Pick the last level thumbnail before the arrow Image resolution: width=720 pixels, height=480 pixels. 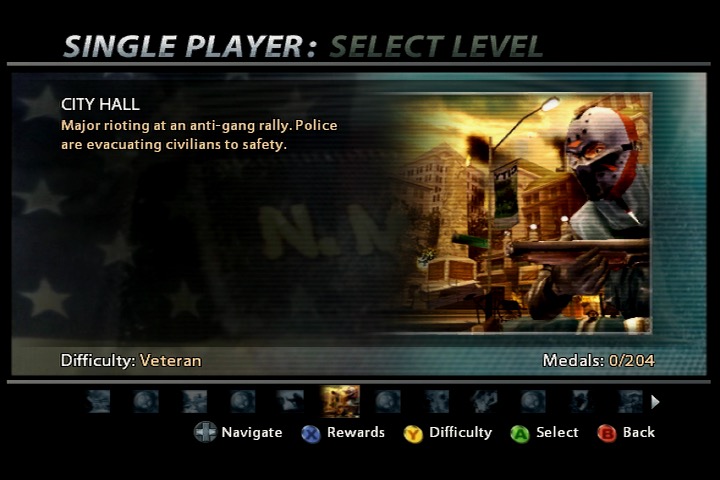pos(629,402)
